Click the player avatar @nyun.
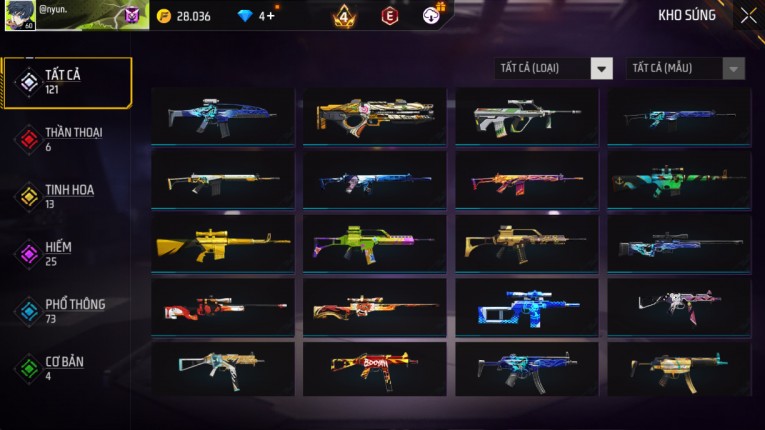Screen dimensions: 765x430 pyautogui.click(x=20, y=15)
